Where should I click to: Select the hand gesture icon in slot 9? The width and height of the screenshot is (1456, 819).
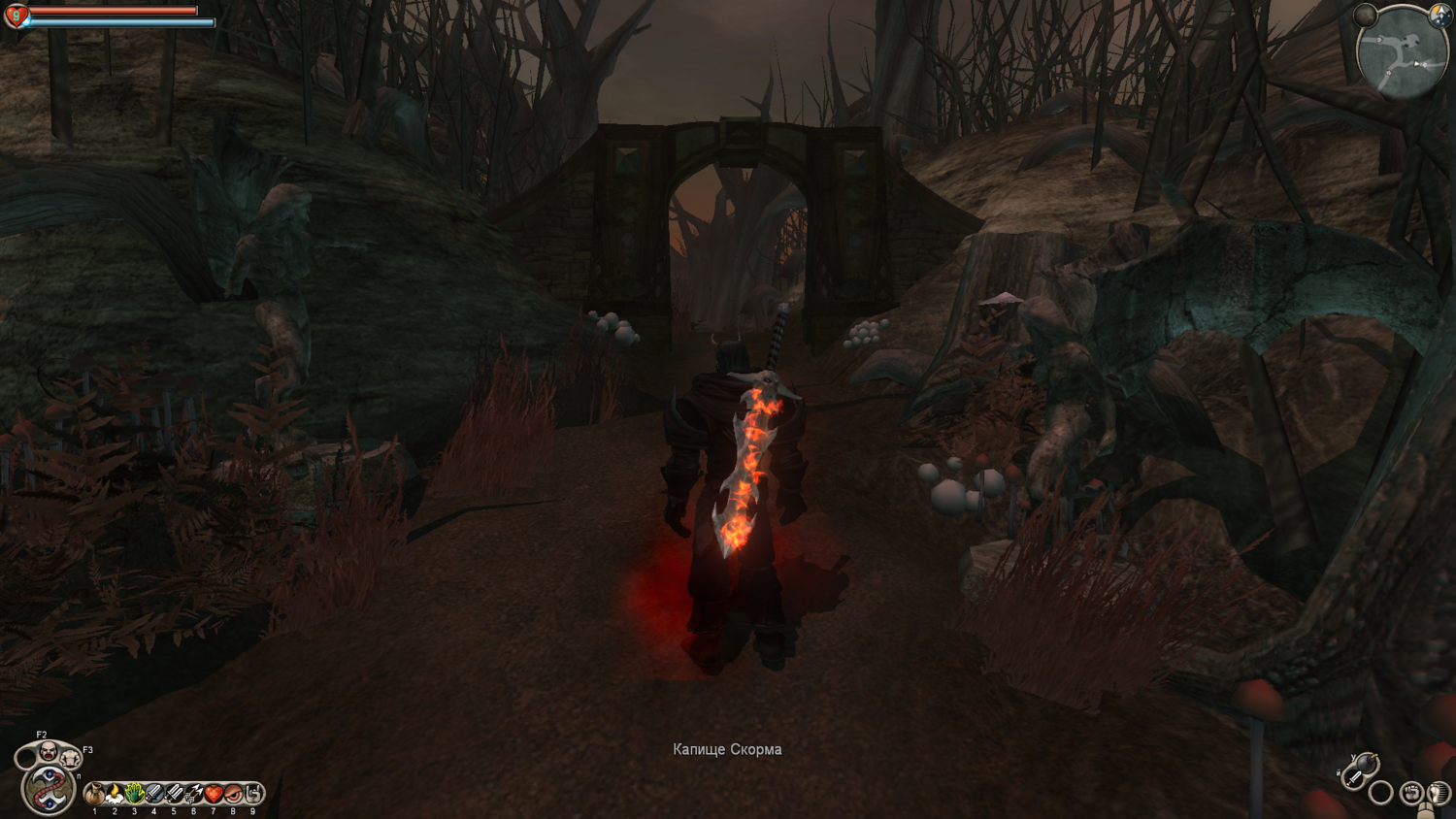point(253,794)
